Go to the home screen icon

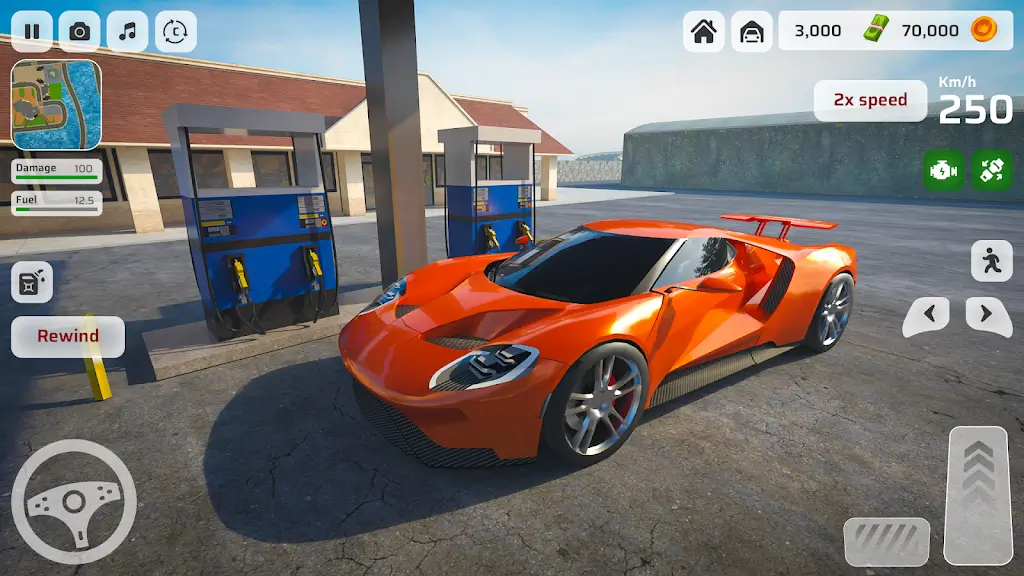pyautogui.click(x=704, y=32)
